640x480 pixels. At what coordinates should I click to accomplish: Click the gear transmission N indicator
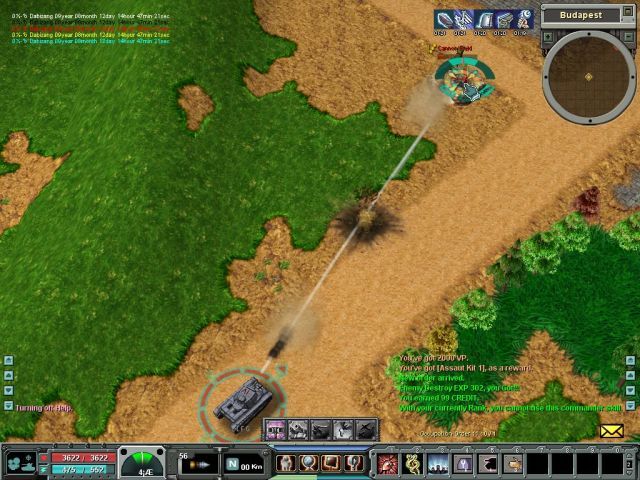tap(231, 464)
